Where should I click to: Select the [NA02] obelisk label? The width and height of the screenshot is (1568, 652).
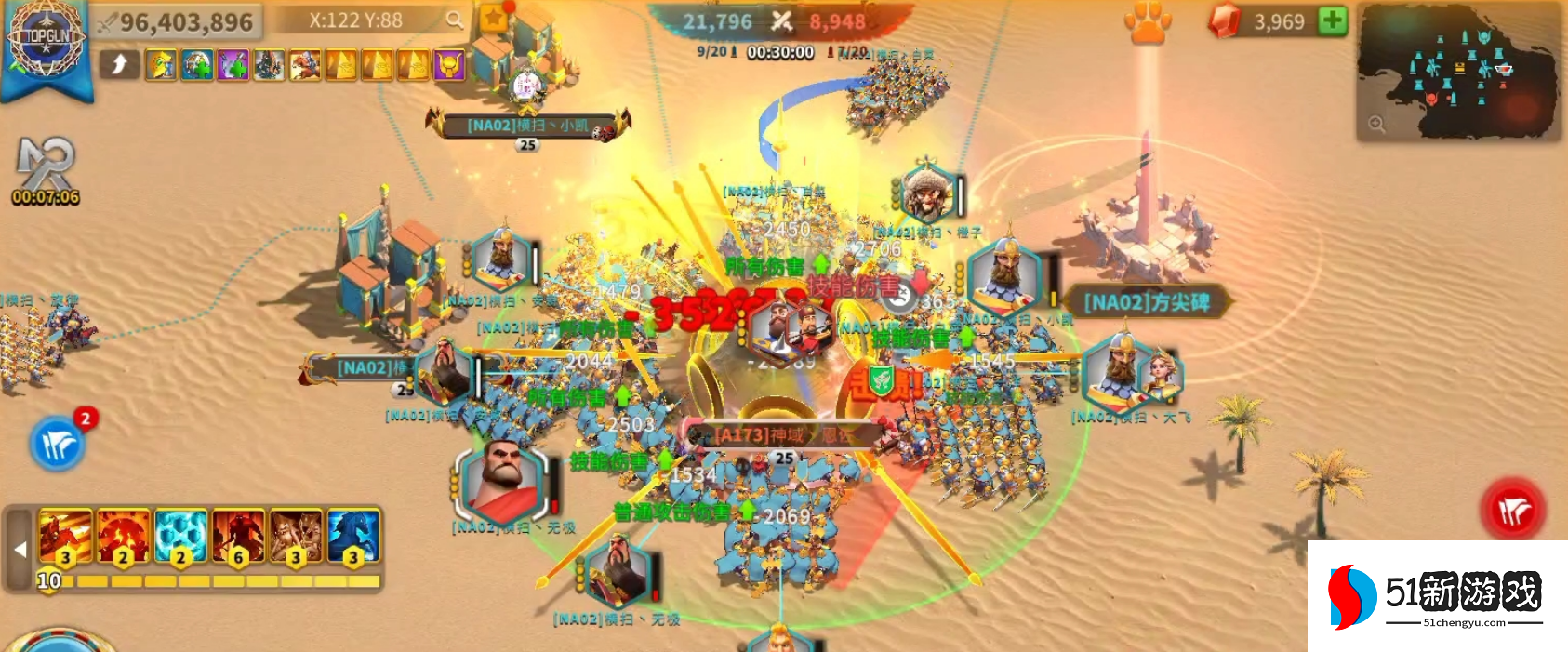click(x=1146, y=302)
